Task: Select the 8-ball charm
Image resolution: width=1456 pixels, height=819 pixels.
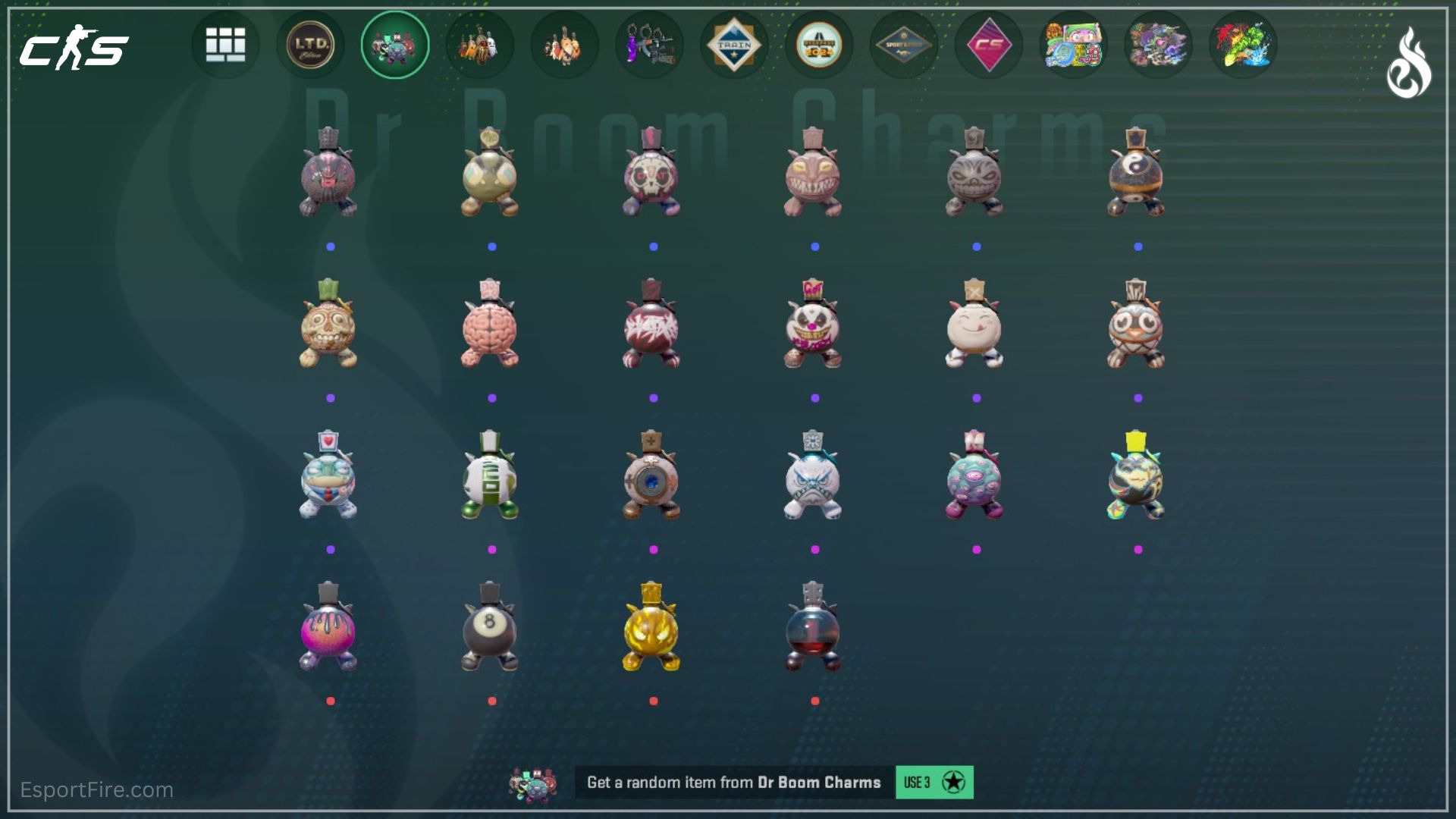Action: point(489,629)
